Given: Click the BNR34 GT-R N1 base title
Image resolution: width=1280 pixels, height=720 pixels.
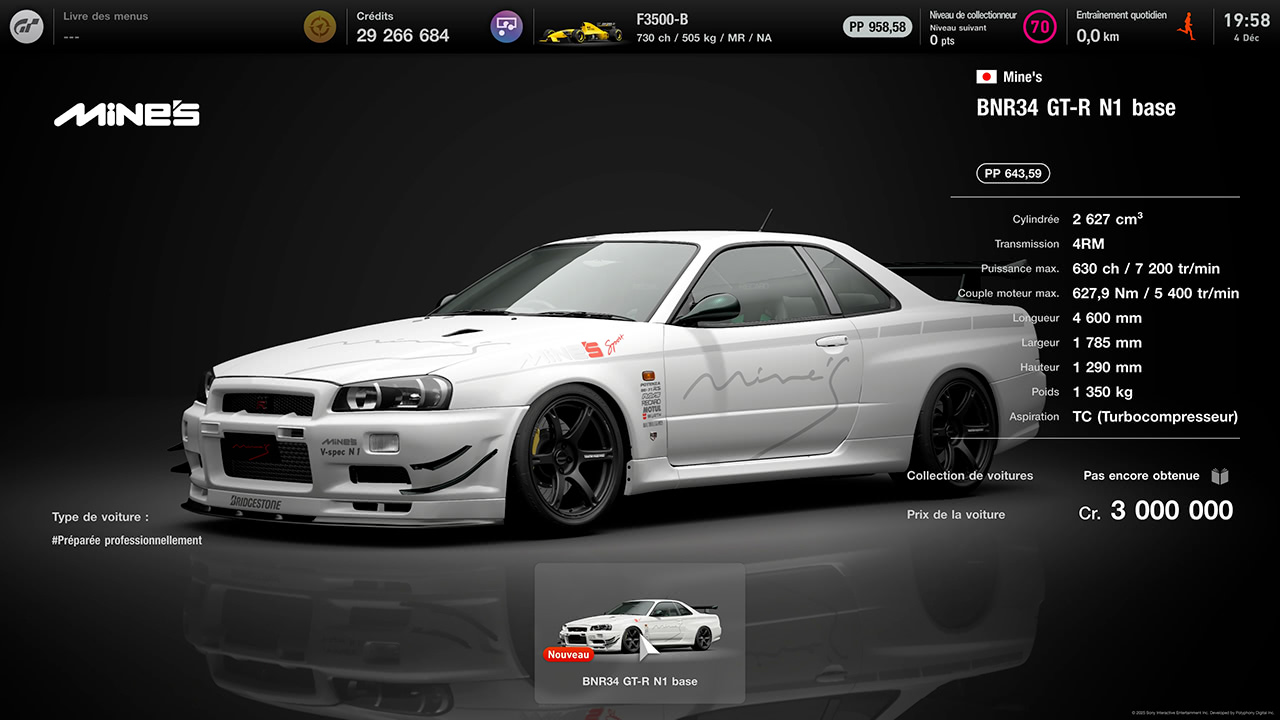Looking at the screenshot, I should [1076, 108].
